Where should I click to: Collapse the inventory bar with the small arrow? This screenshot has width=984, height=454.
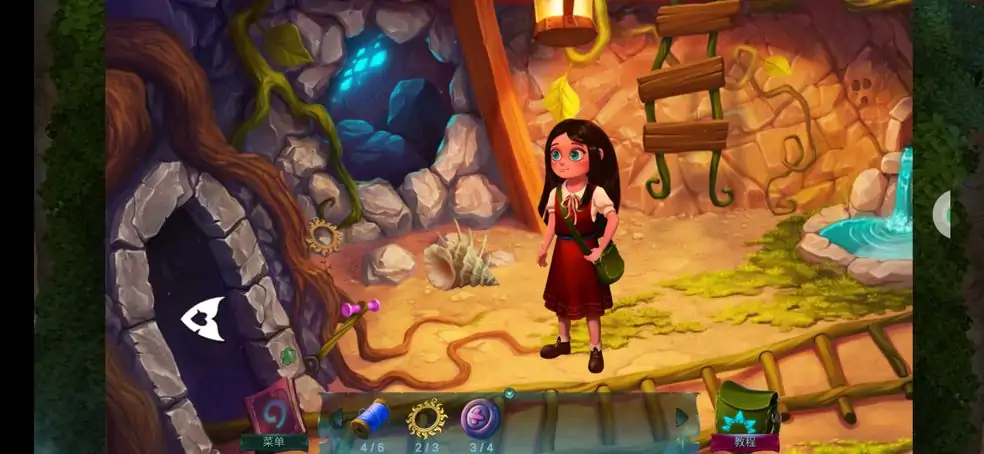[x=510, y=394]
